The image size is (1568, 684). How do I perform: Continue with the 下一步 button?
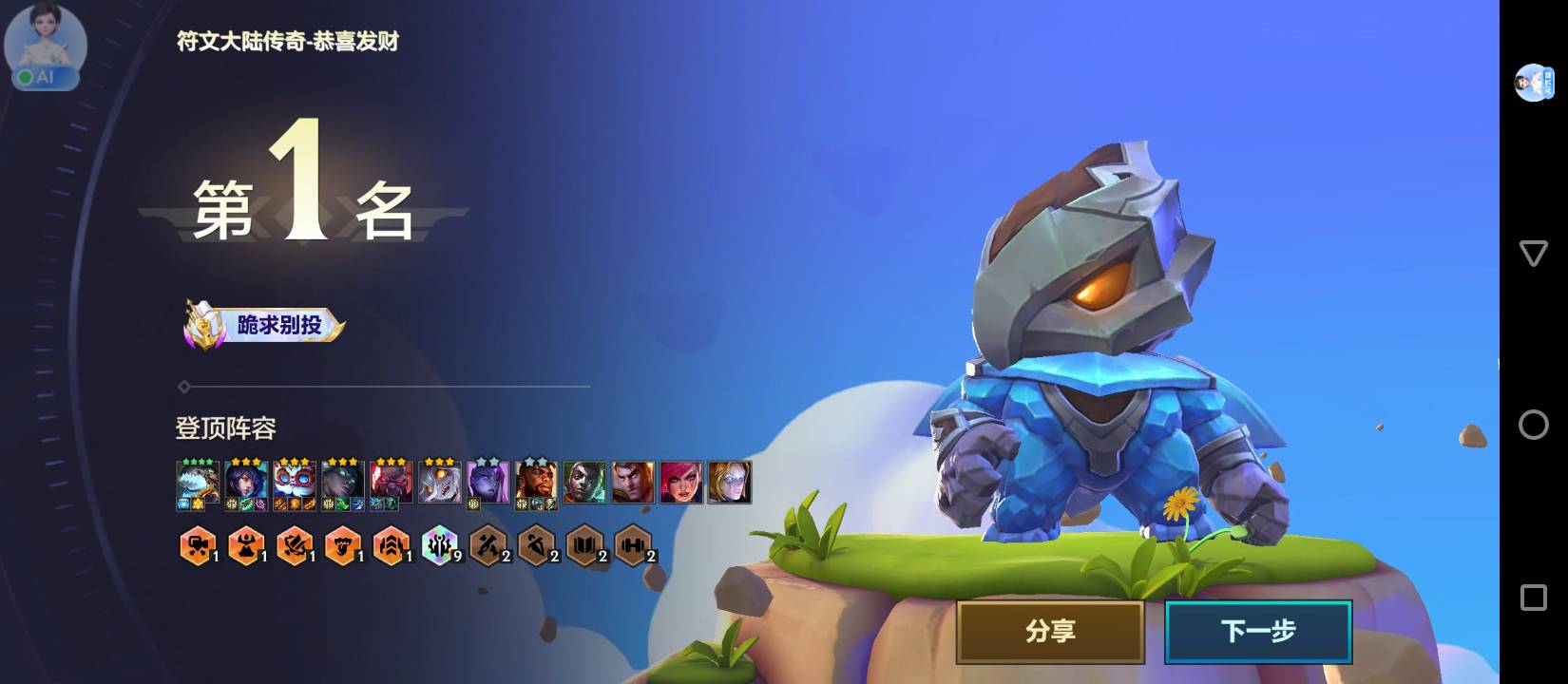(x=1258, y=631)
